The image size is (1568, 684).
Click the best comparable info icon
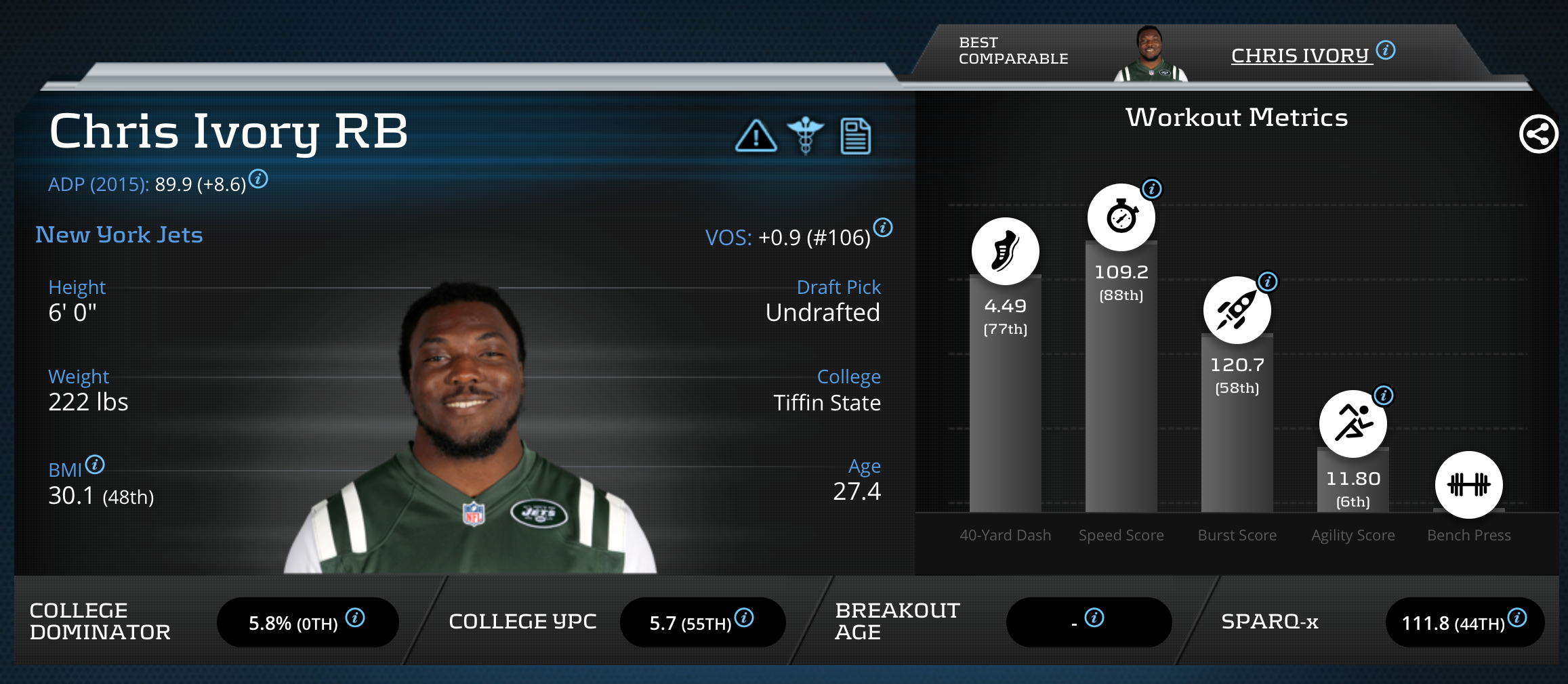point(1386,50)
